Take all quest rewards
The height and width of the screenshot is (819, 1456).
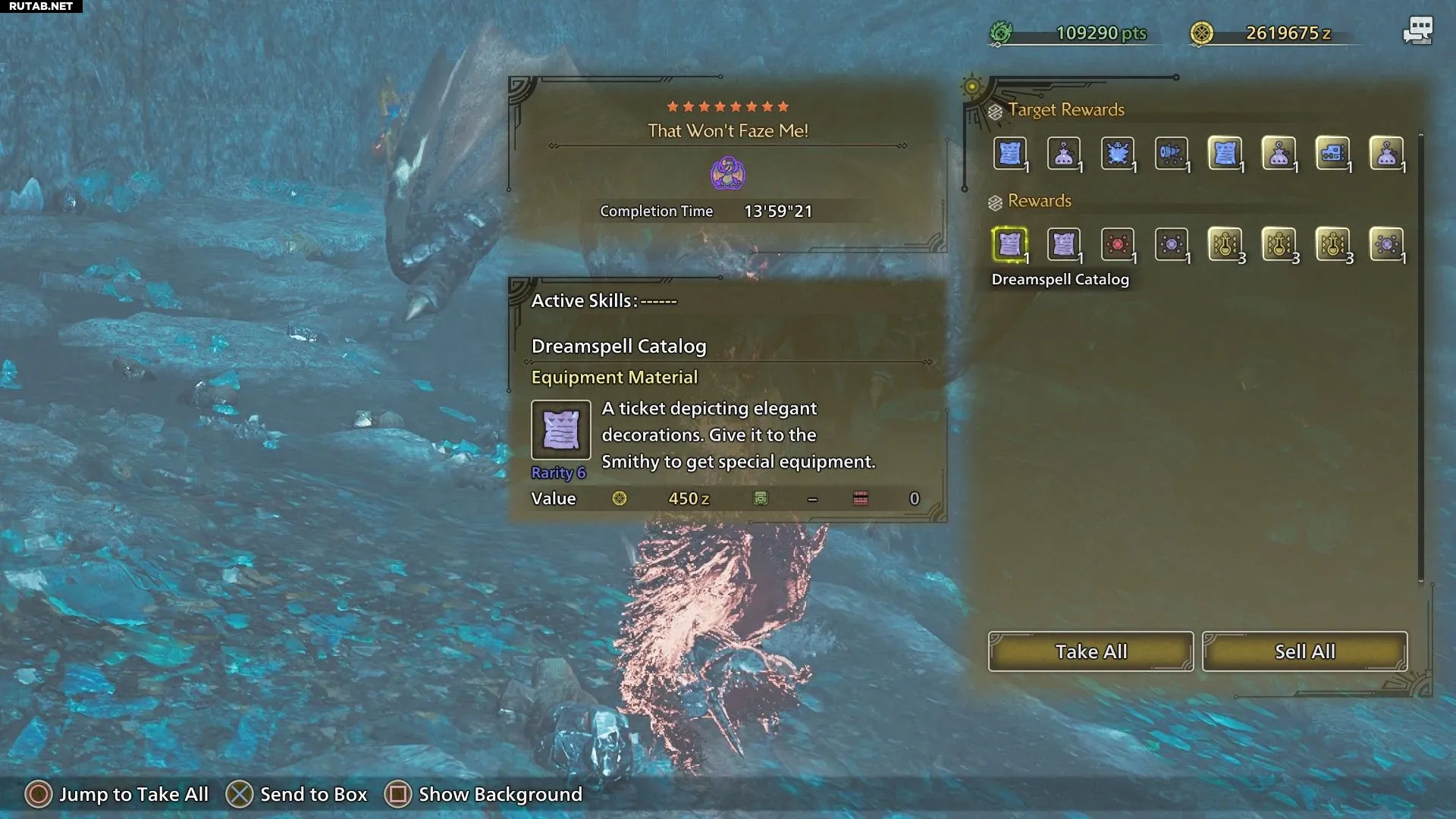1090,651
